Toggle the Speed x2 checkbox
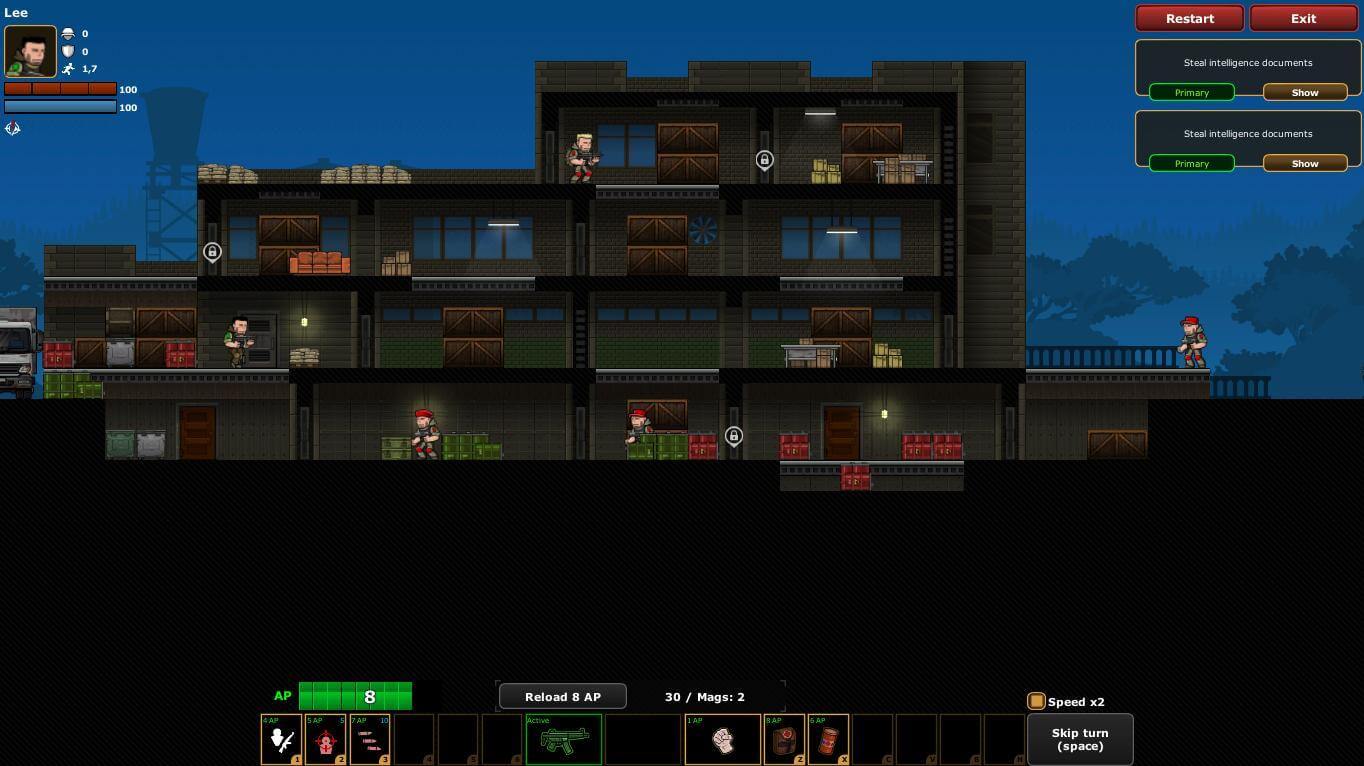1364x766 pixels. [x=1036, y=702]
